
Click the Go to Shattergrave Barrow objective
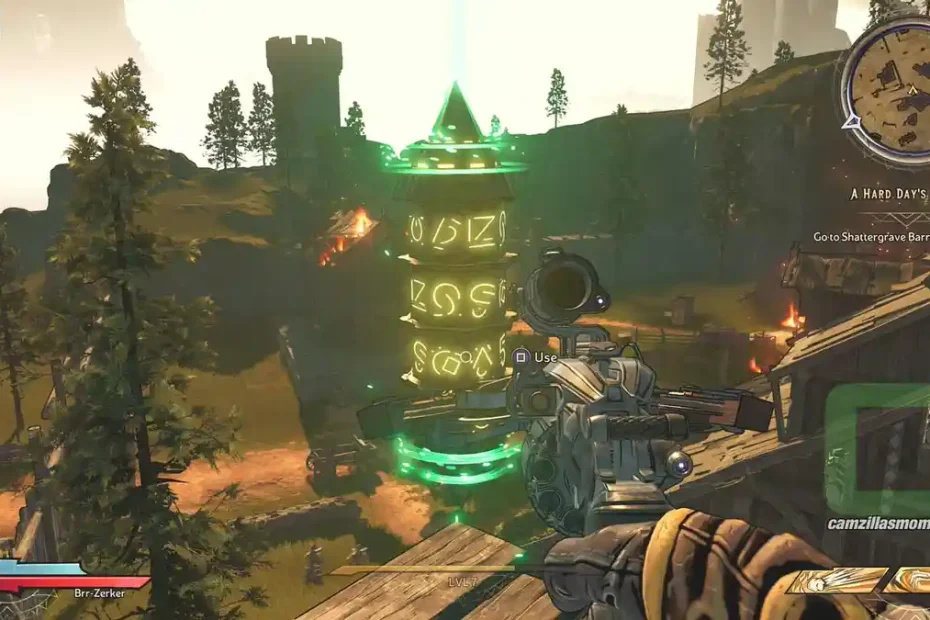point(870,238)
